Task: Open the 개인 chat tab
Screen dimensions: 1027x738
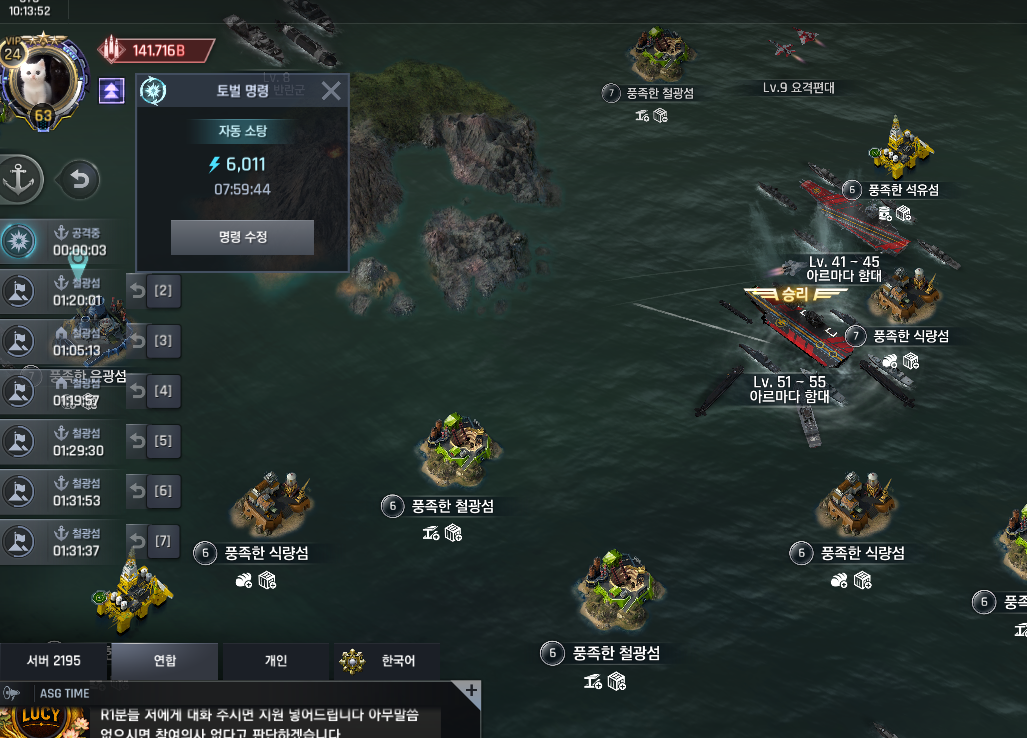Action: click(275, 661)
